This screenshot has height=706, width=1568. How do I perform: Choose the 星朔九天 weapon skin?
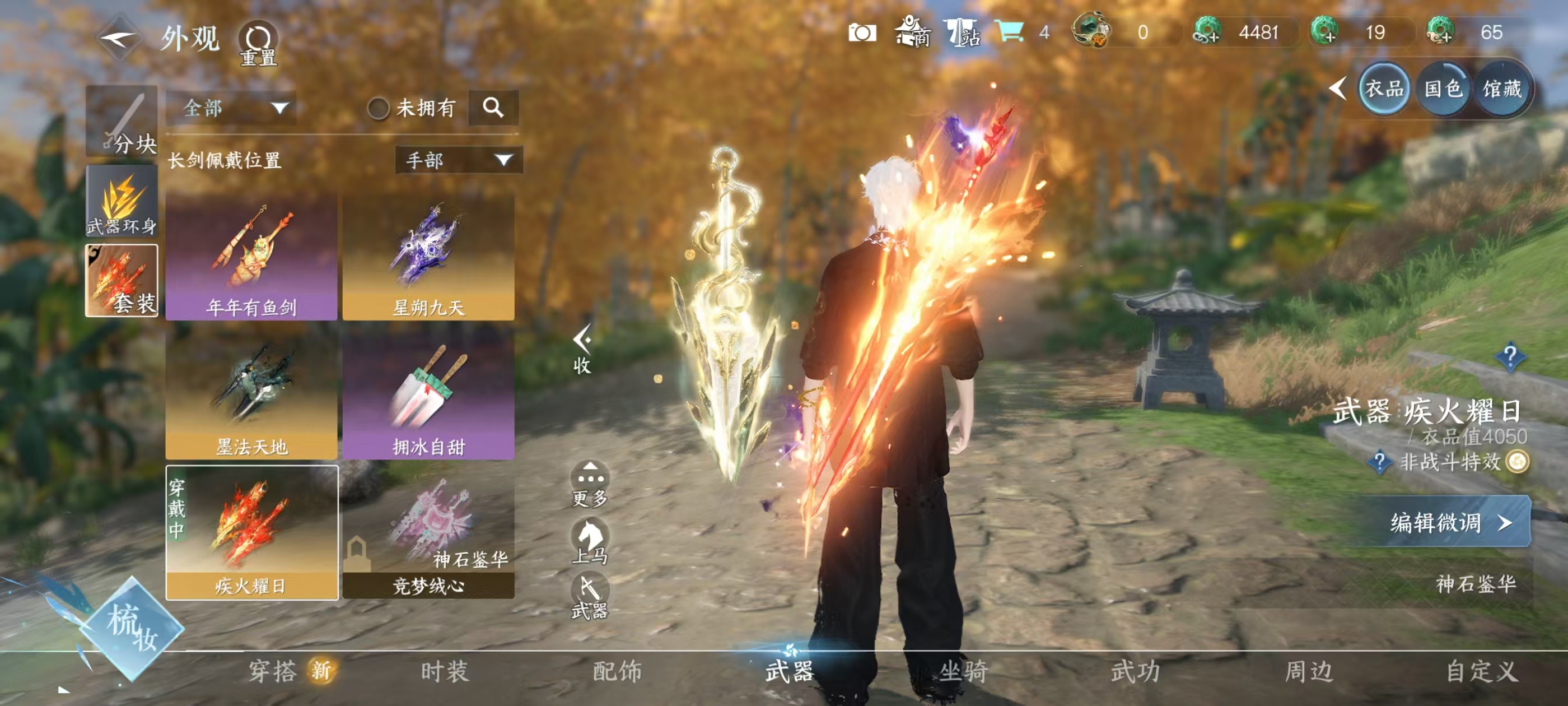(428, 257)
